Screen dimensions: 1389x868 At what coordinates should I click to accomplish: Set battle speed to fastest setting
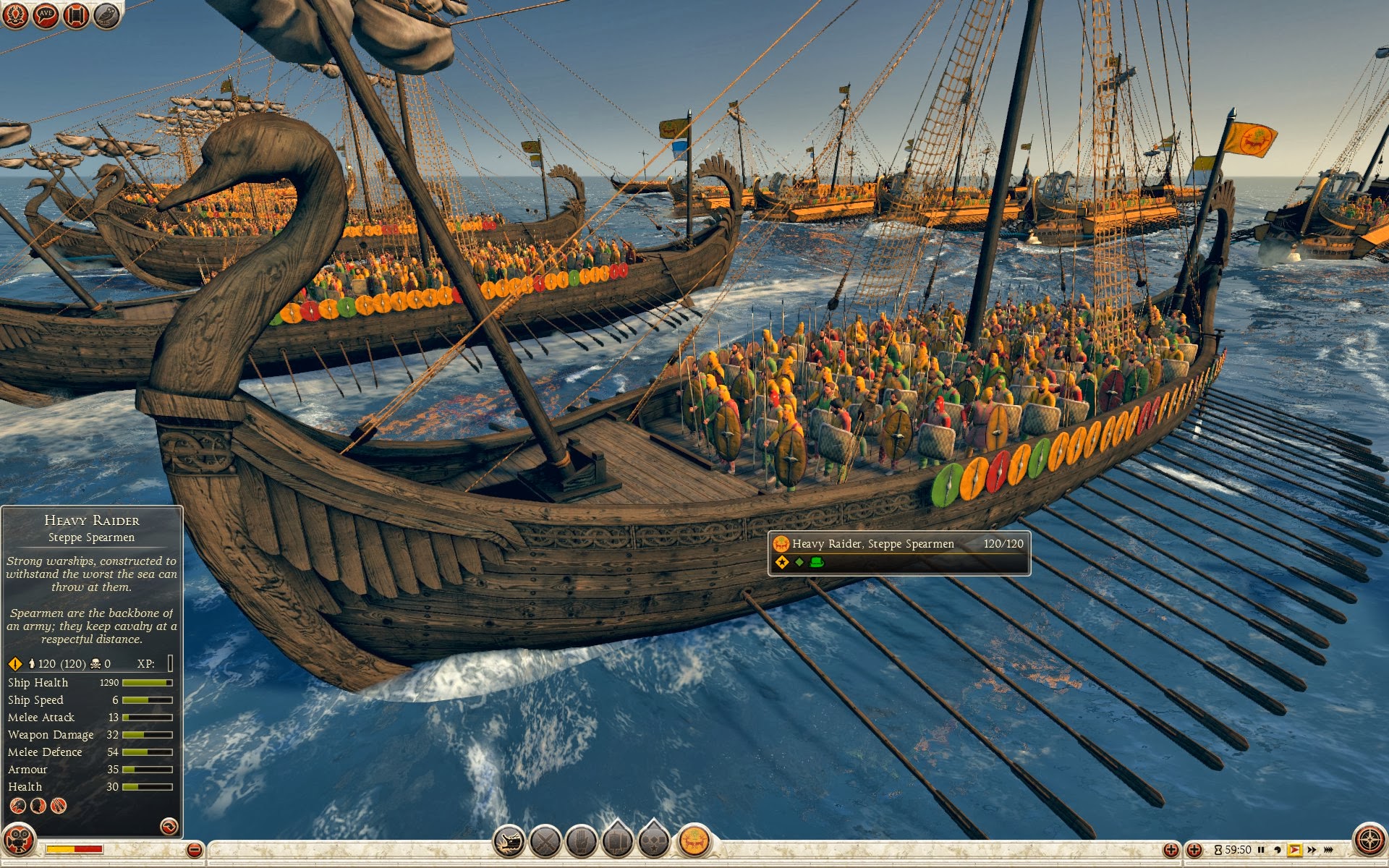(x=1329, y=850)
